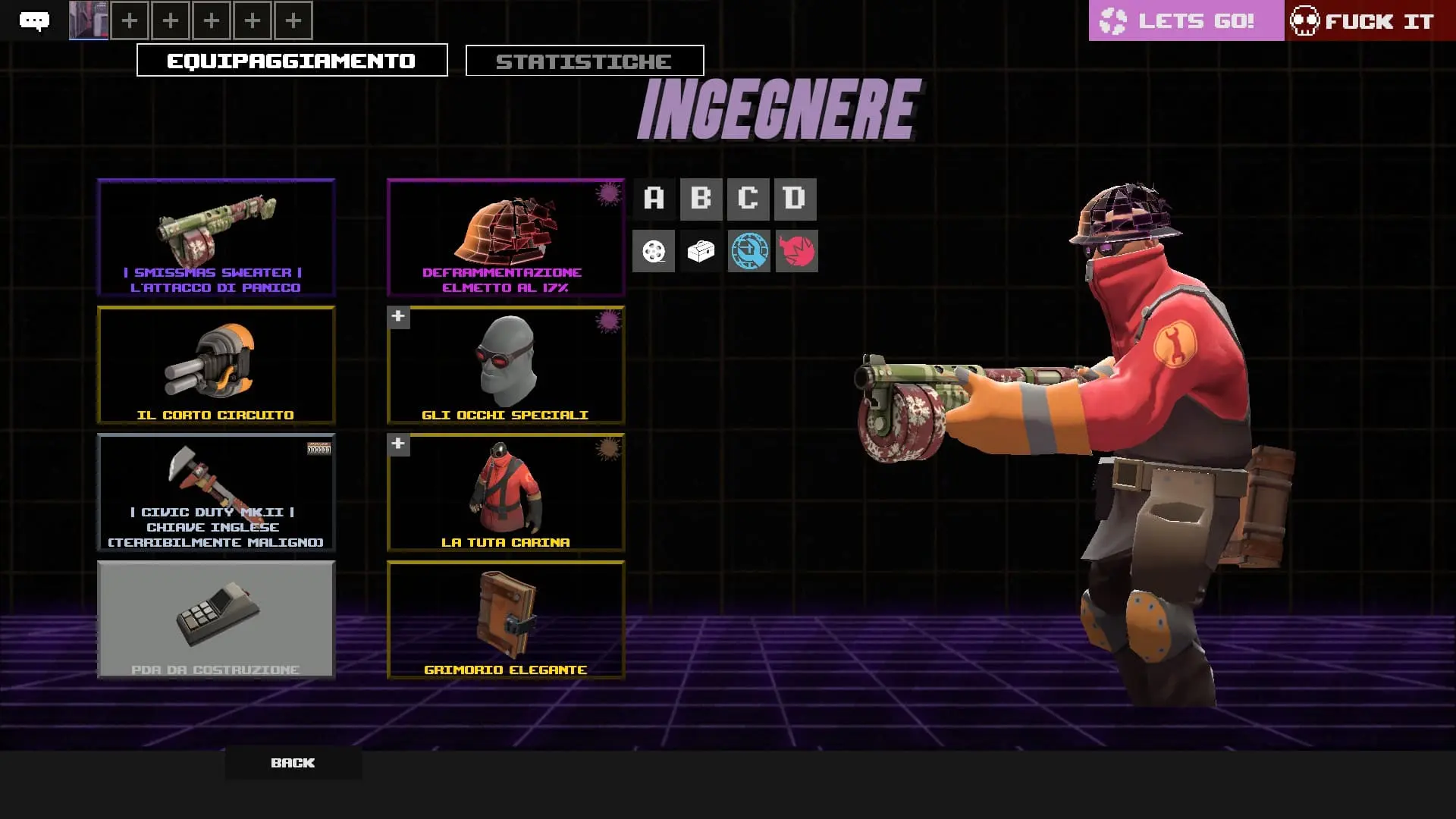The height and width of the screenshot is (819, 1456).
Task: Choose the Gli Occhi Speciali cosmetic slot
Action: click(506, 365)
